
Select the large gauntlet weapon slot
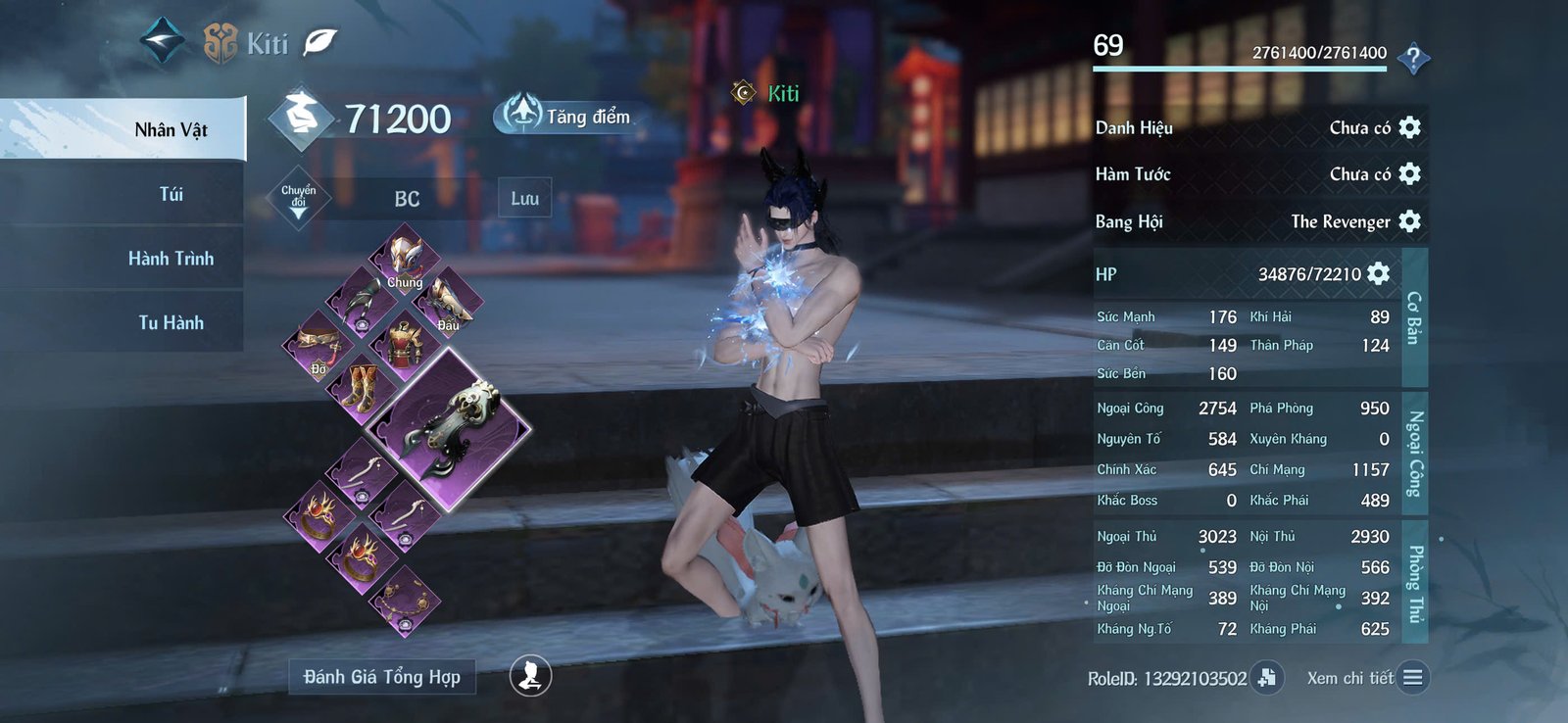tap(453, 427)
